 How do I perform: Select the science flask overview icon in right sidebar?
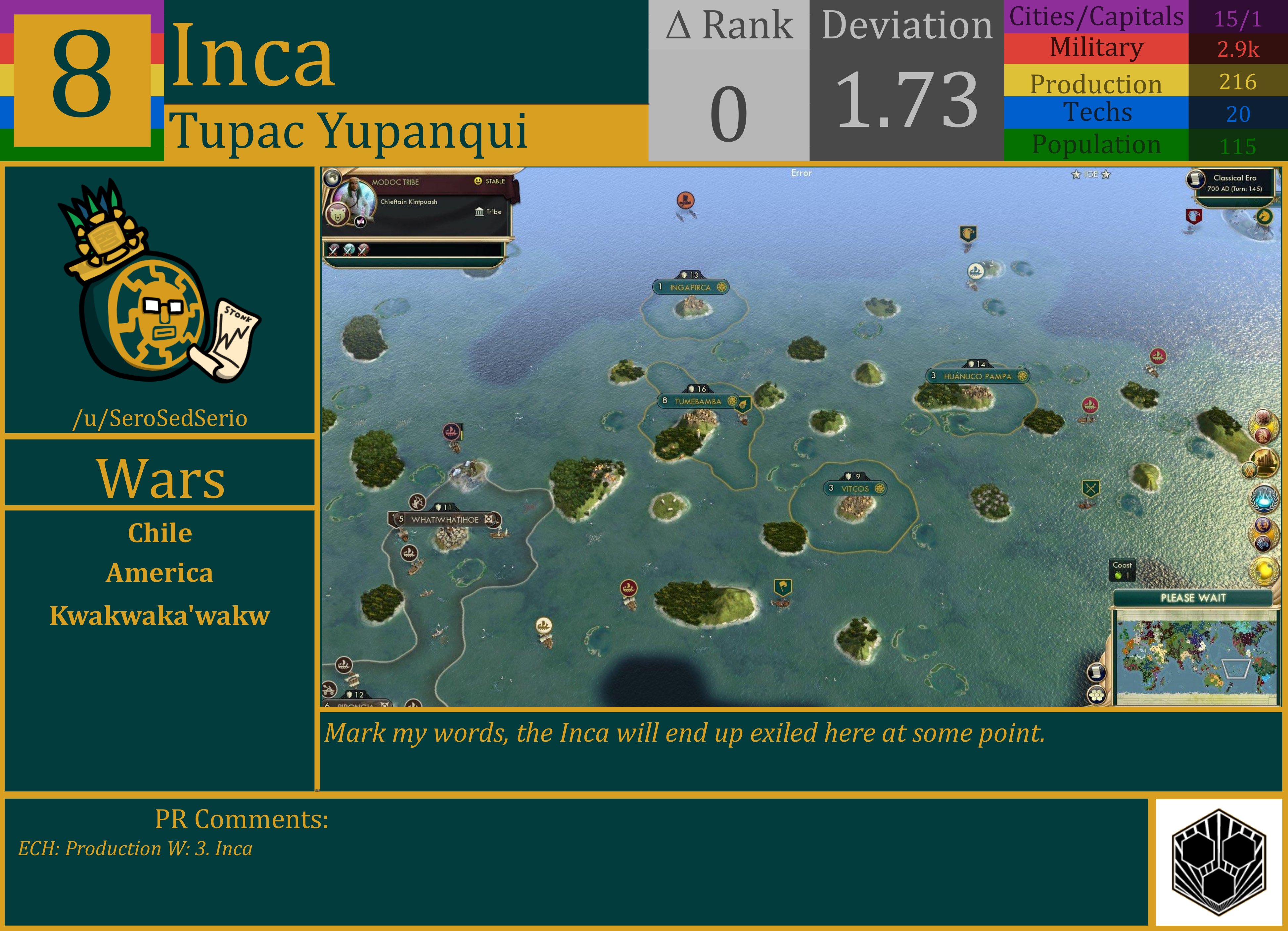pos(1264,499)
